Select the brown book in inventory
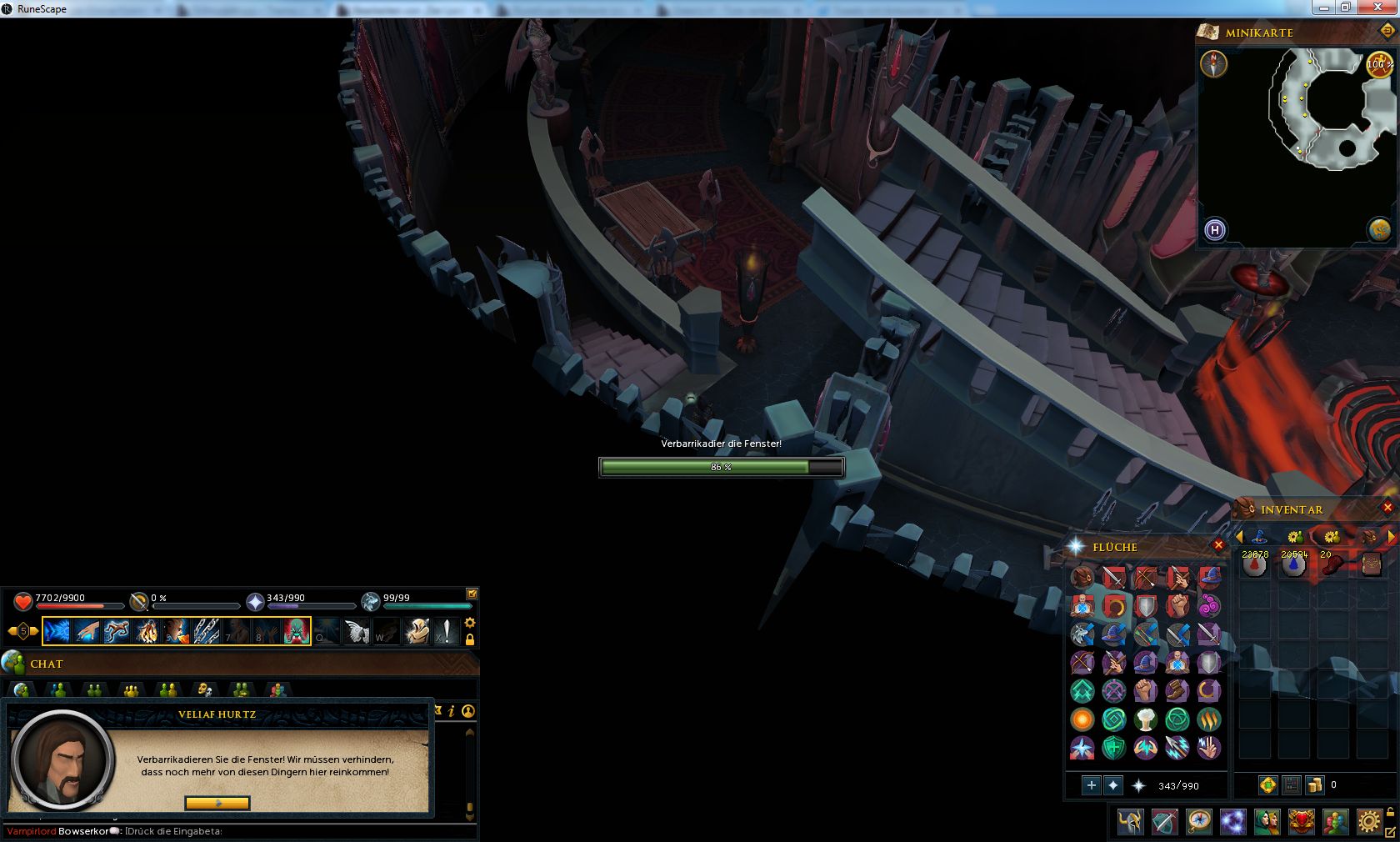This screenshot has height=842, width=1400. 1371,565
